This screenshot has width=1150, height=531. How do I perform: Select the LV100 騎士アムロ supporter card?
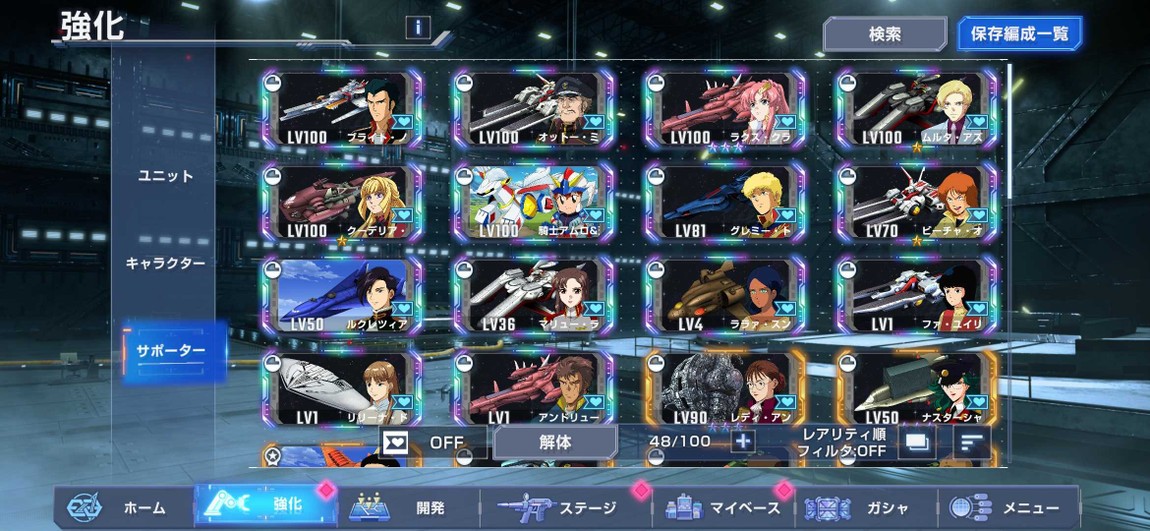[535, 203]
